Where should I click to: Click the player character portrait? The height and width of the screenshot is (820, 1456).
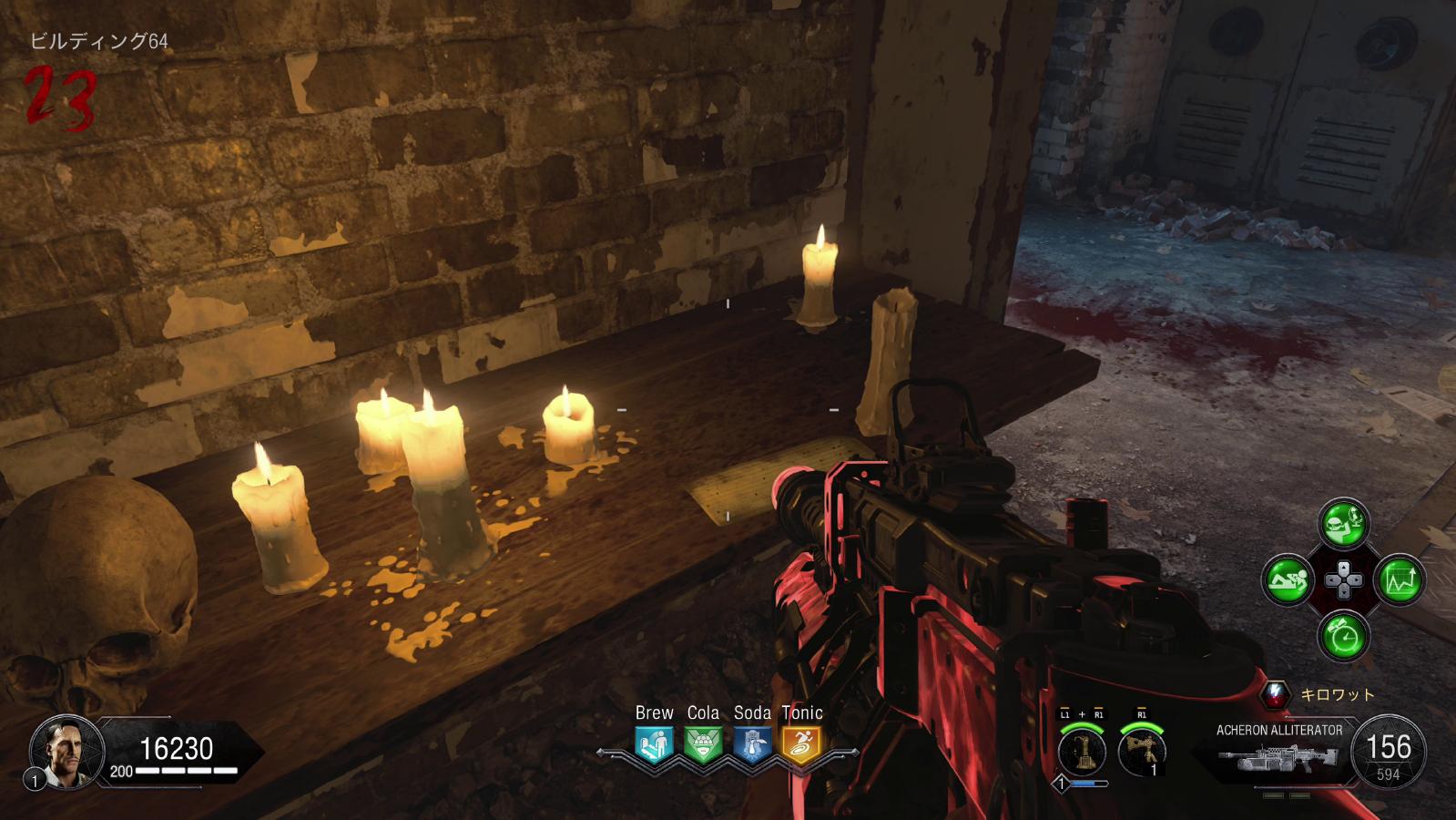[x=62, y=752]
